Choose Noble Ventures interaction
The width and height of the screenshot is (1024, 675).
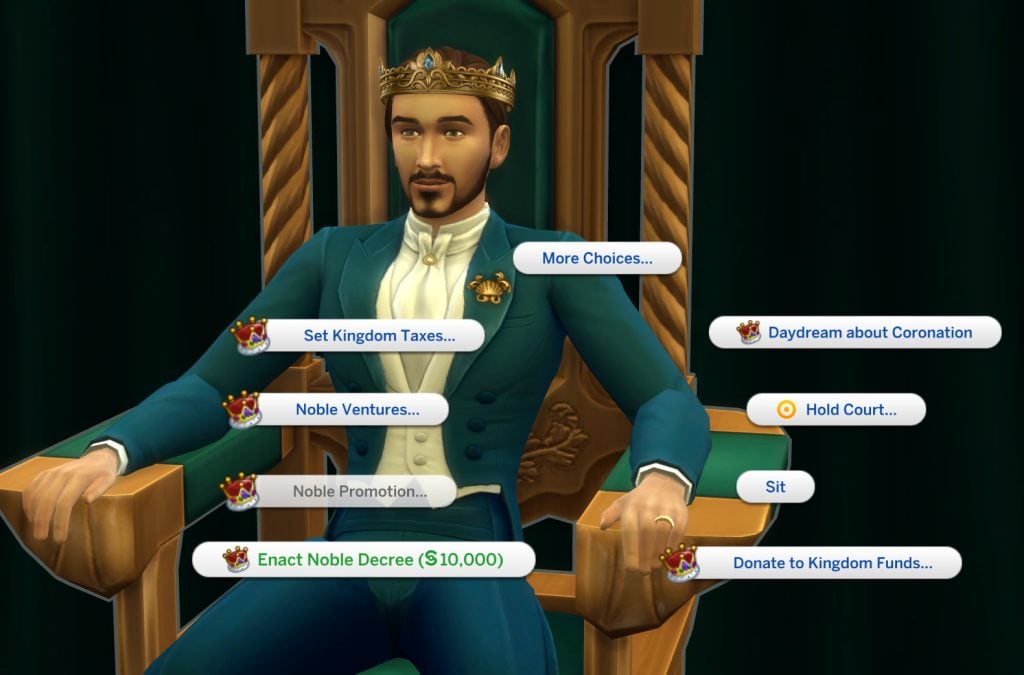[357, 409]
